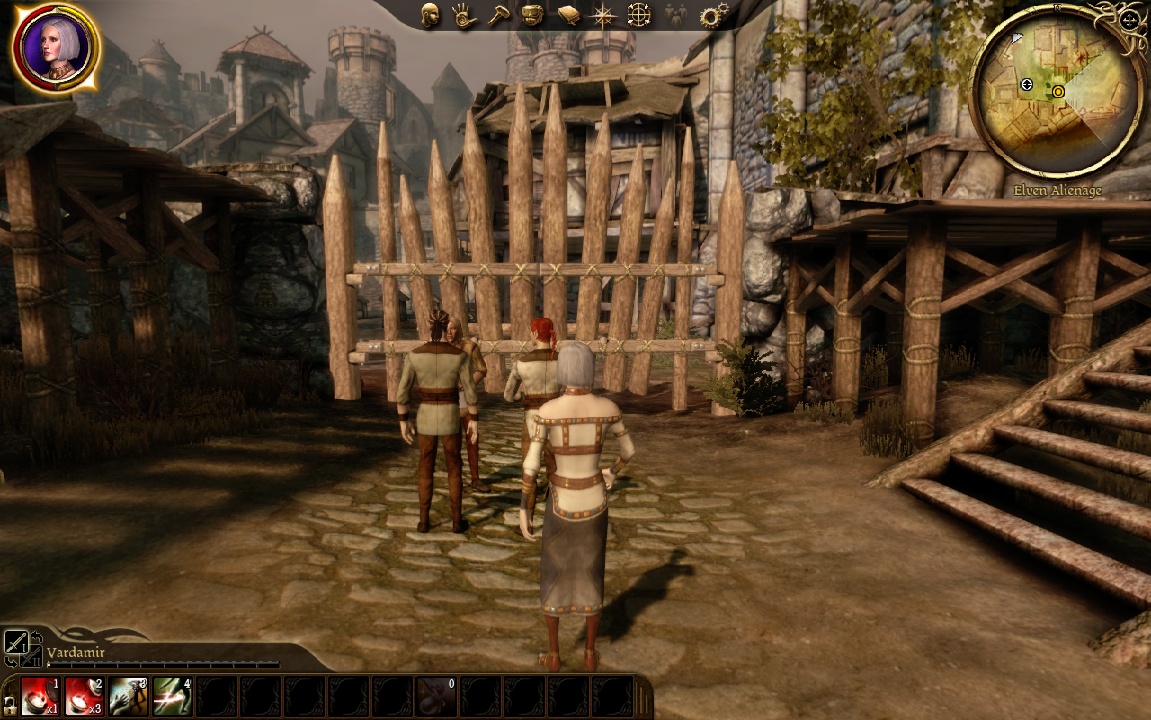This screenshot has width=1151, height=720.
Task: Open the party picker silhouettes icon
Action: (x=677, y=15)
